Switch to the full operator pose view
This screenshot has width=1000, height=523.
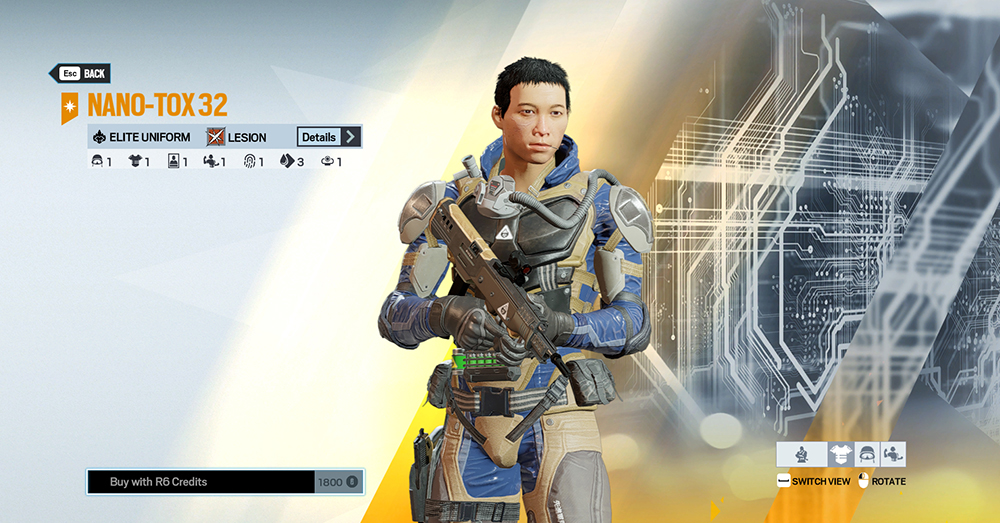[801, 454]
